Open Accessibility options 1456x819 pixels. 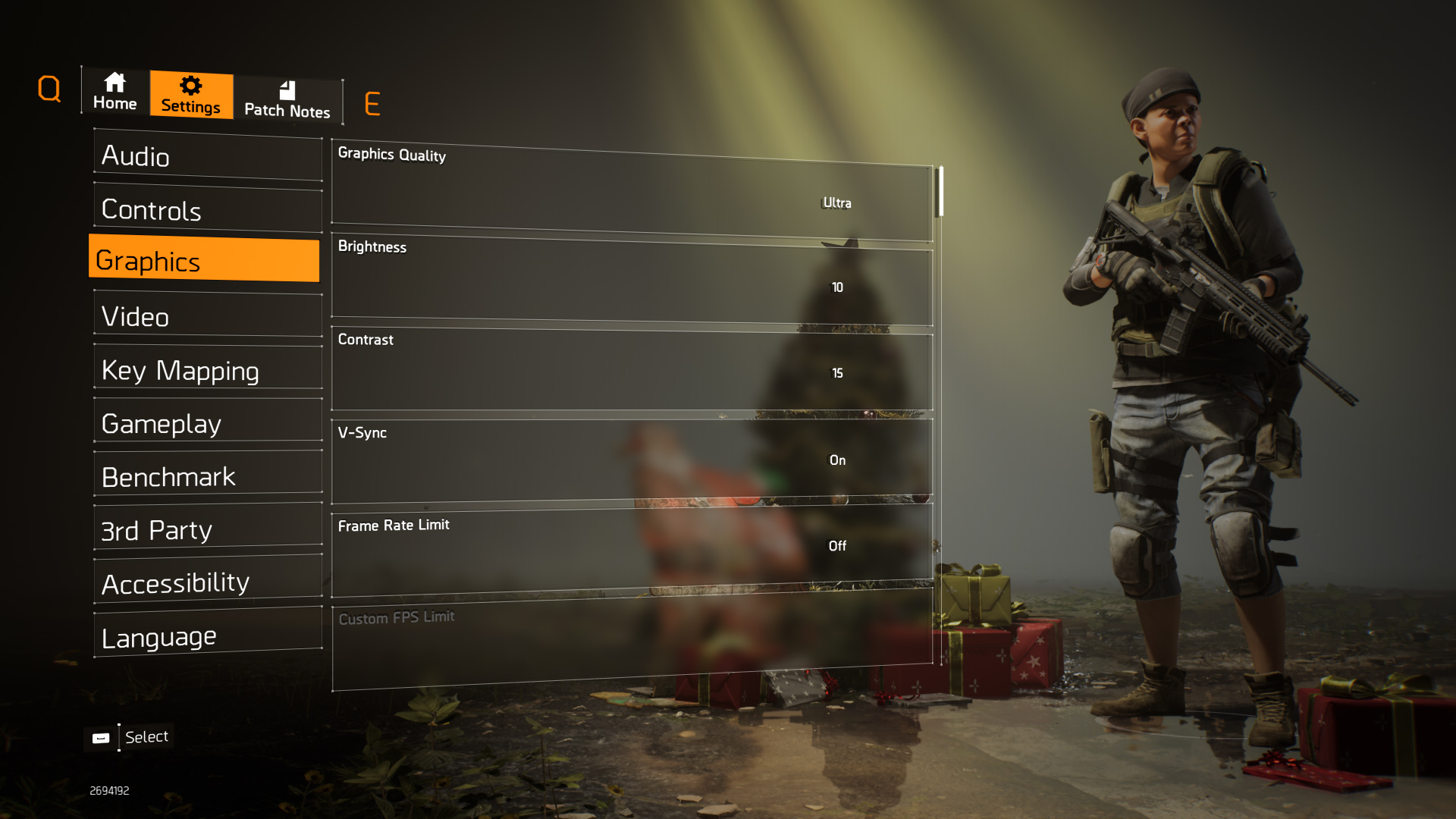208,582
